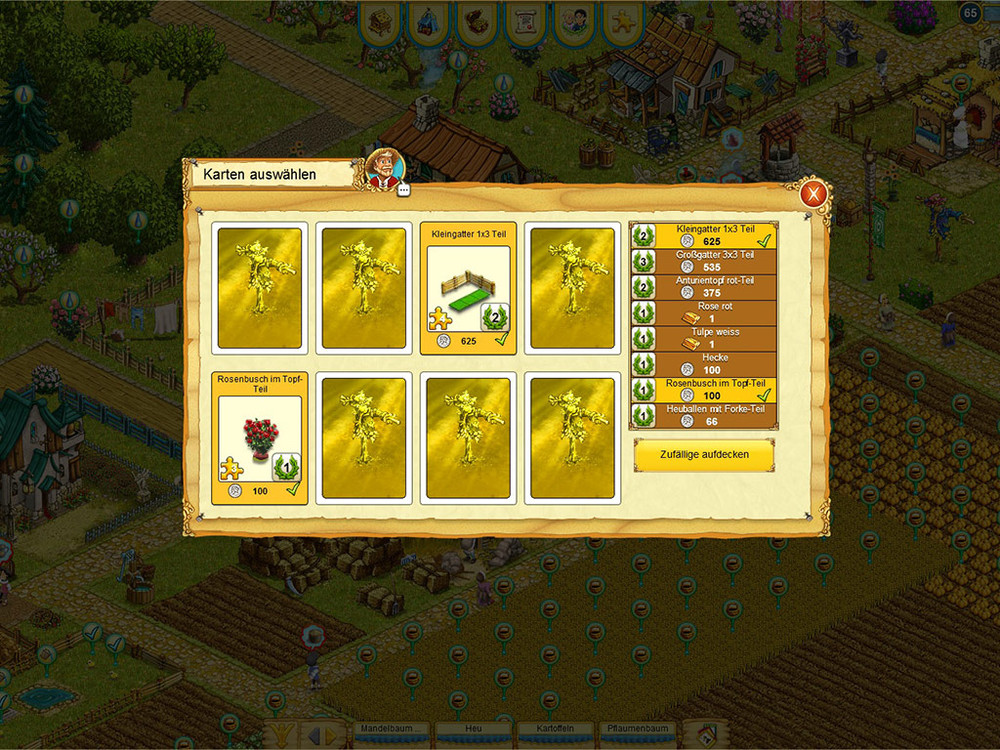Image resolution: width=1000 pixels, height=750 pixels.
Task: Select the Heu item in bottom bar
Action: coord(473,730)
